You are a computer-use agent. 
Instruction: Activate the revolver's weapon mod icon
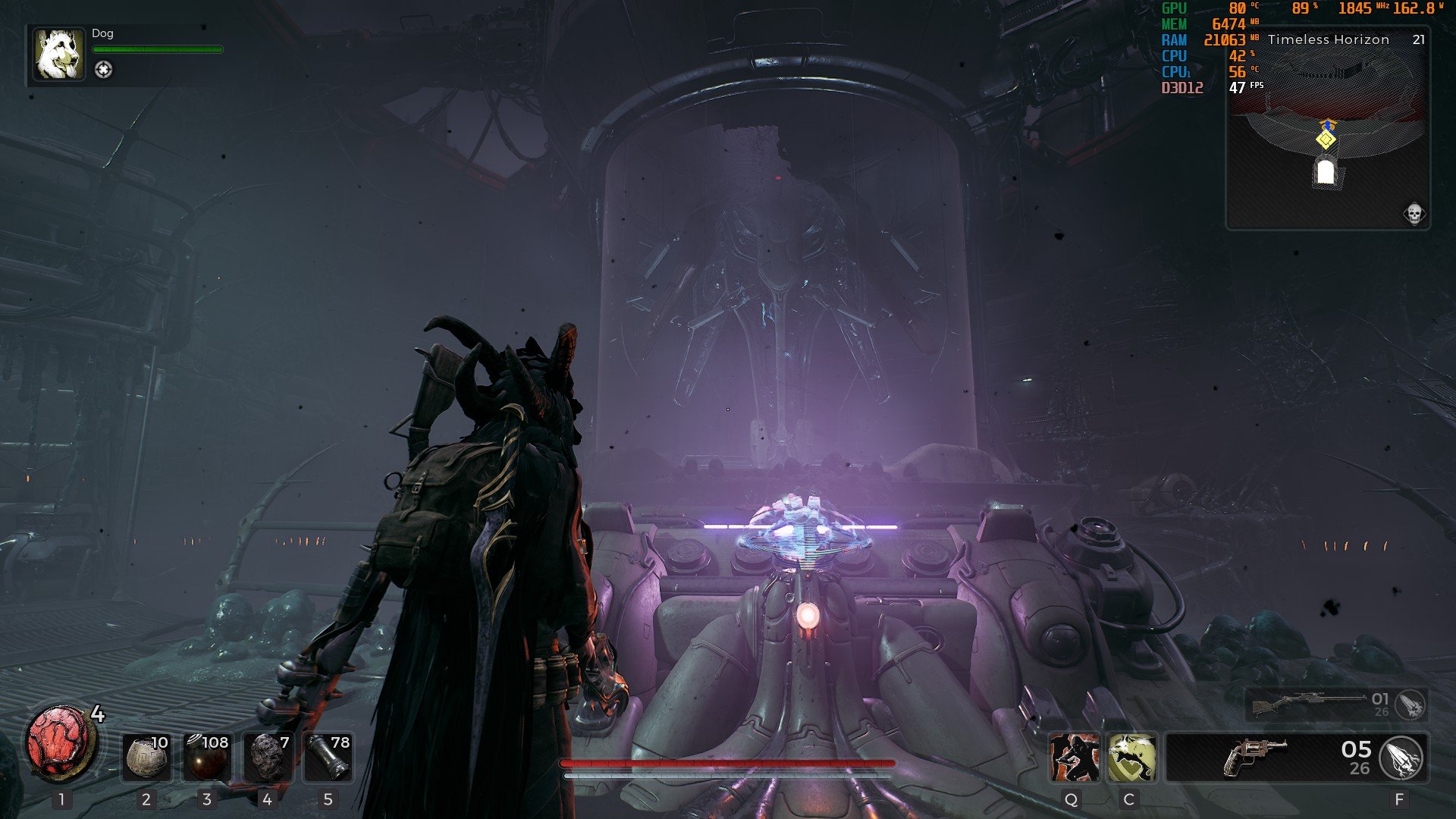pyautogui.click(x=1401, y=758)
